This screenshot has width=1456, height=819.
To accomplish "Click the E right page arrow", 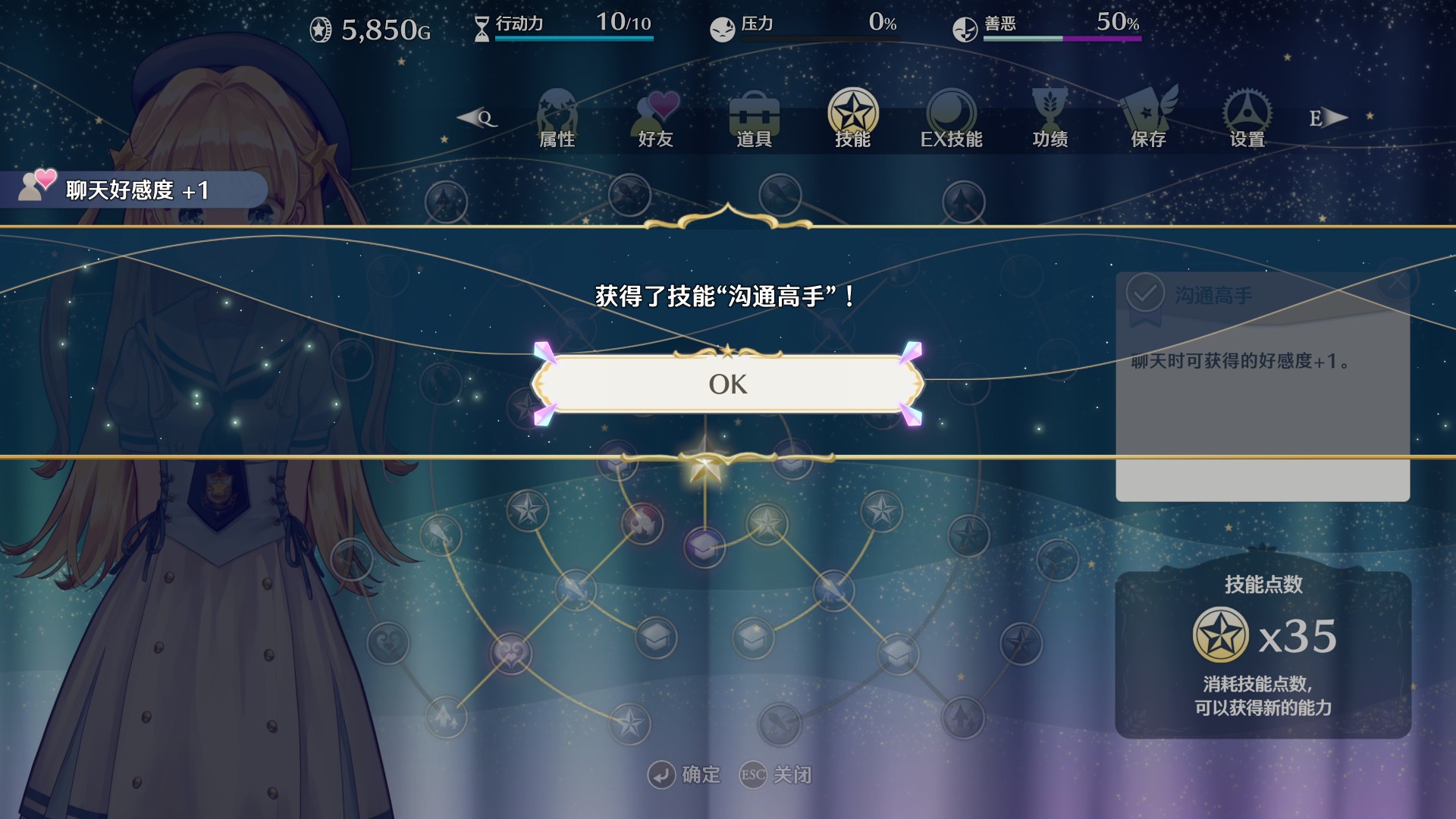I will point(1327,118).
